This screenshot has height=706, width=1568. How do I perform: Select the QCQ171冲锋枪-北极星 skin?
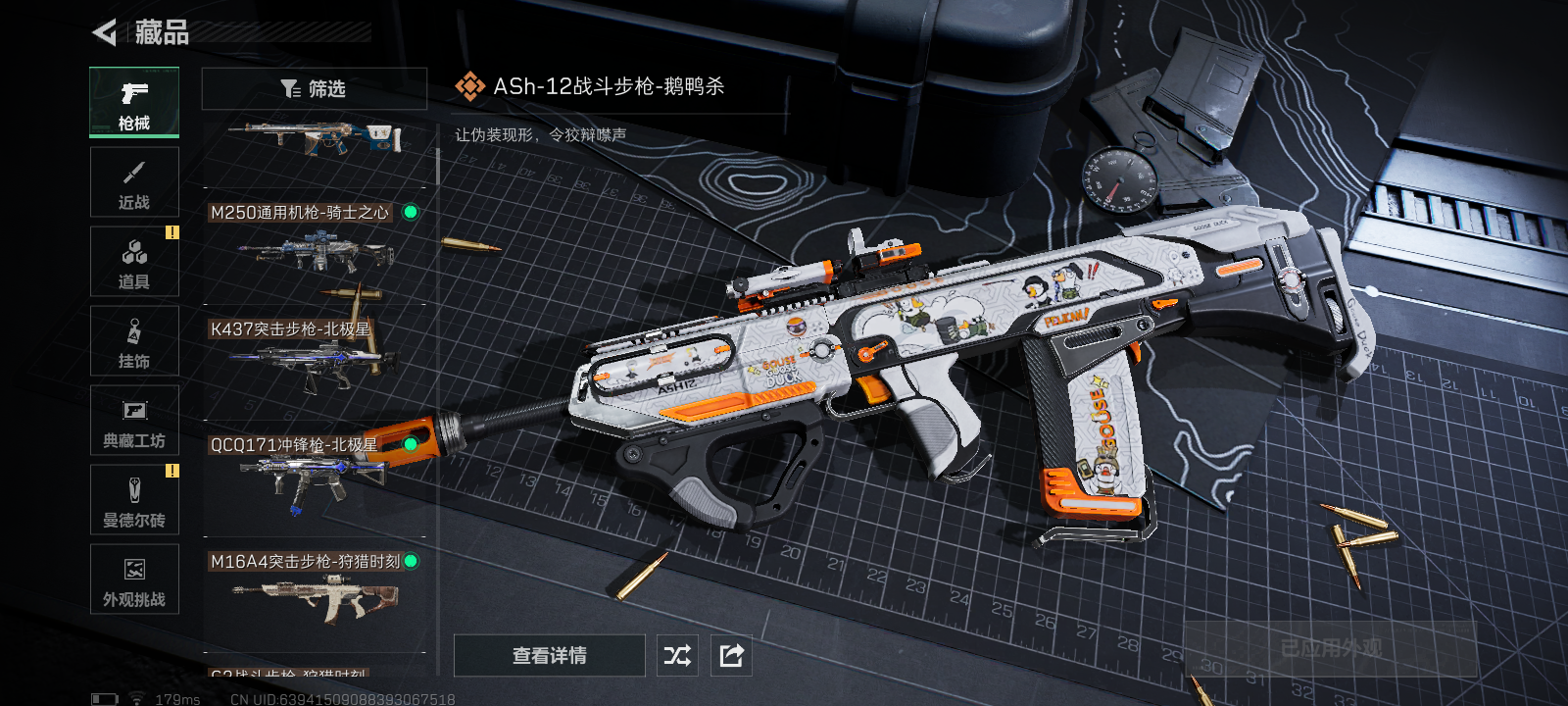[314, 478]
